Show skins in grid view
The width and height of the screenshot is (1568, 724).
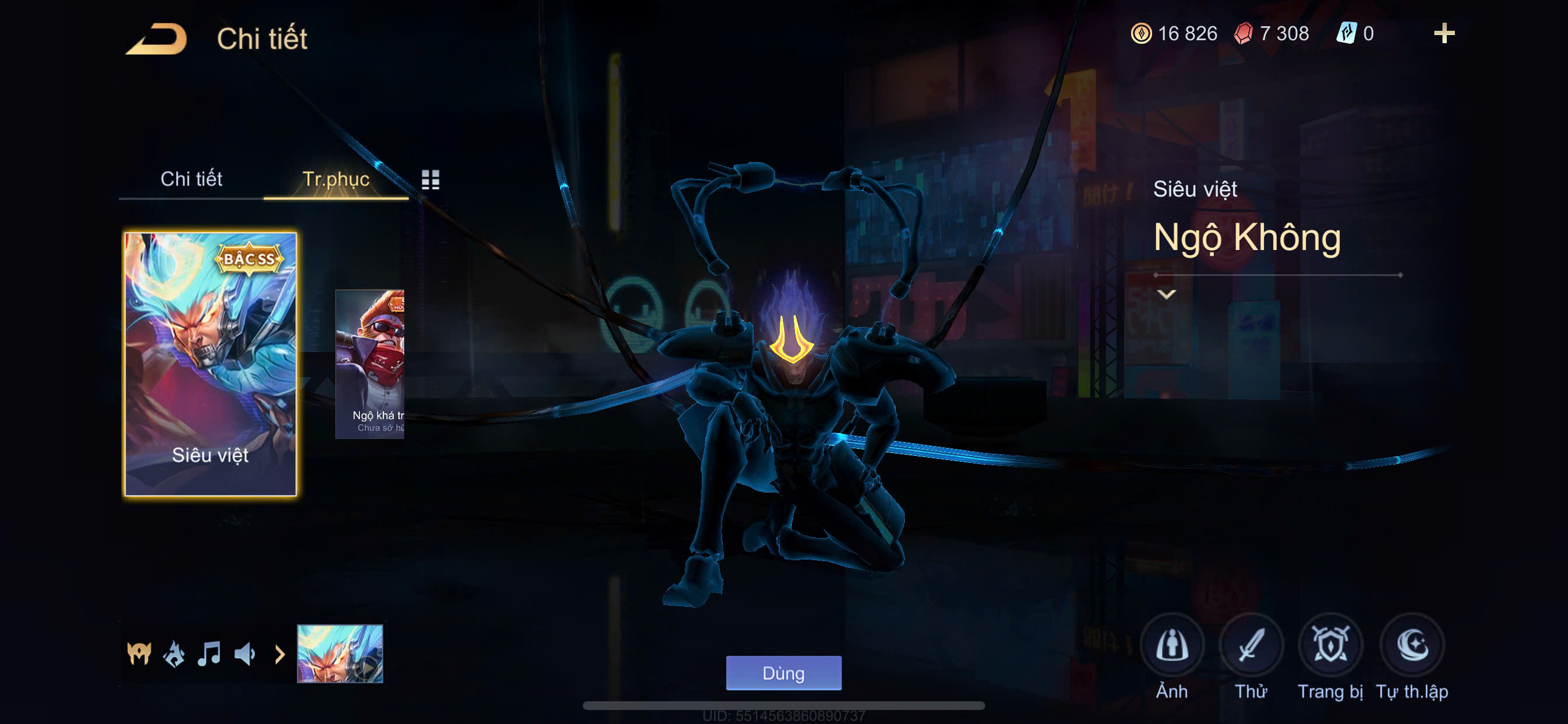pyautogui.click(x=430, y=180)
